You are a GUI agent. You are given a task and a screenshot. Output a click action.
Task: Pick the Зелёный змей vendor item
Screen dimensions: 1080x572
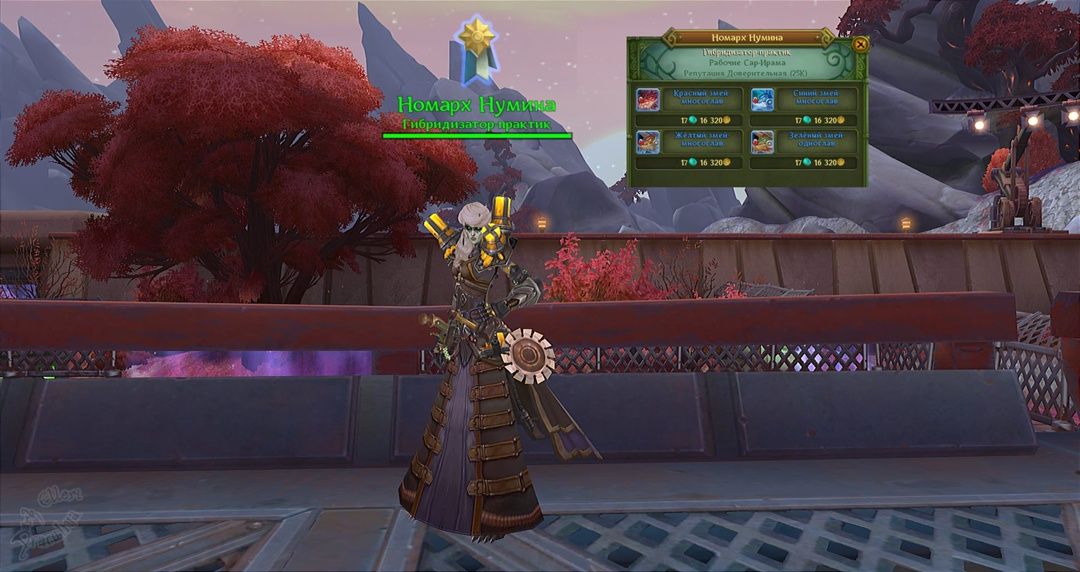click(804, 141)
